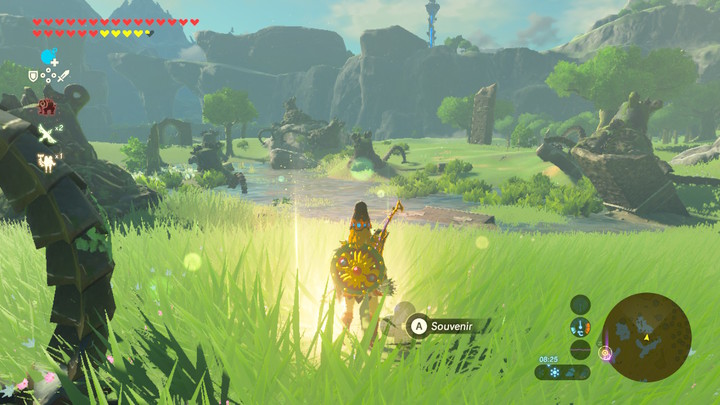Select the blue remote bomb rune
720x405 pixels.
tap(47, 56)
